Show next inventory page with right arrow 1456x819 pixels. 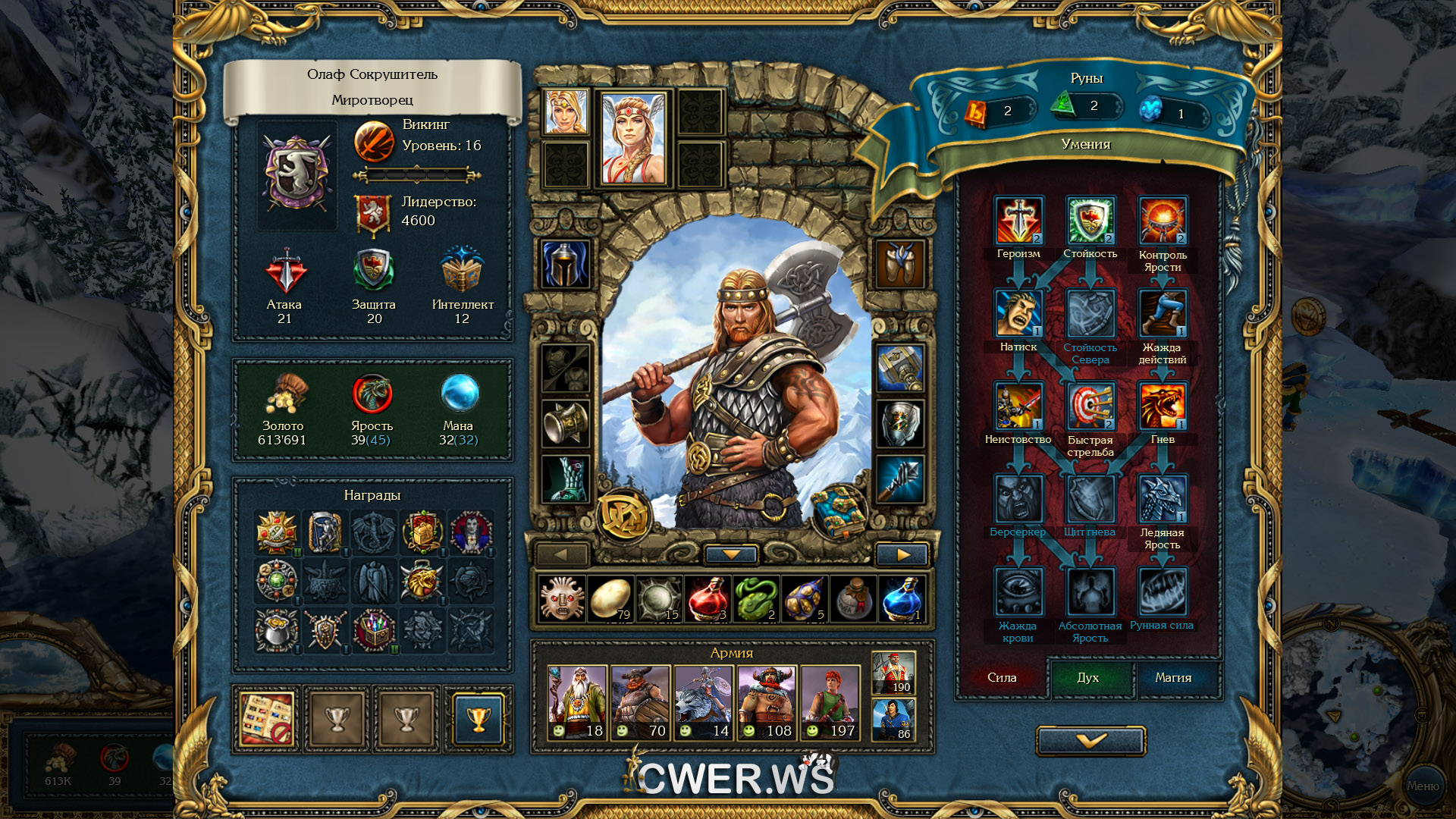(x=902, y=554)
